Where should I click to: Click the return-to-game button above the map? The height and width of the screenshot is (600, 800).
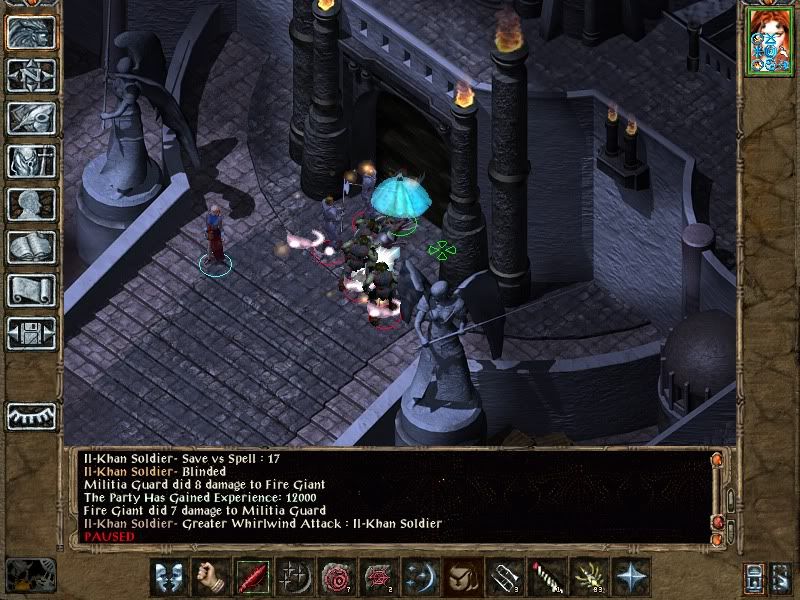tap(30, 33)
